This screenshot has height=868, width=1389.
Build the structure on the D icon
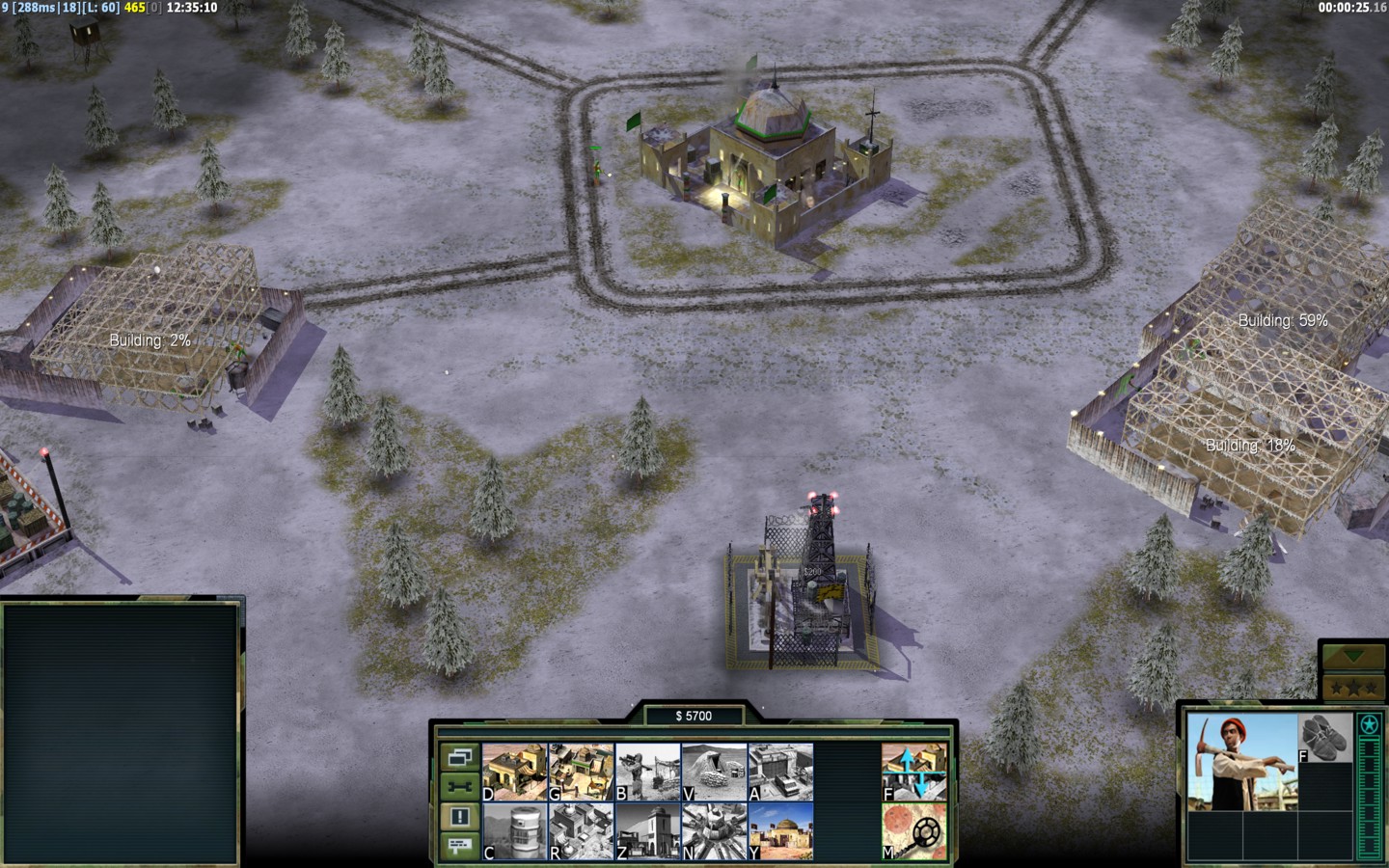(x=514, y=772)
